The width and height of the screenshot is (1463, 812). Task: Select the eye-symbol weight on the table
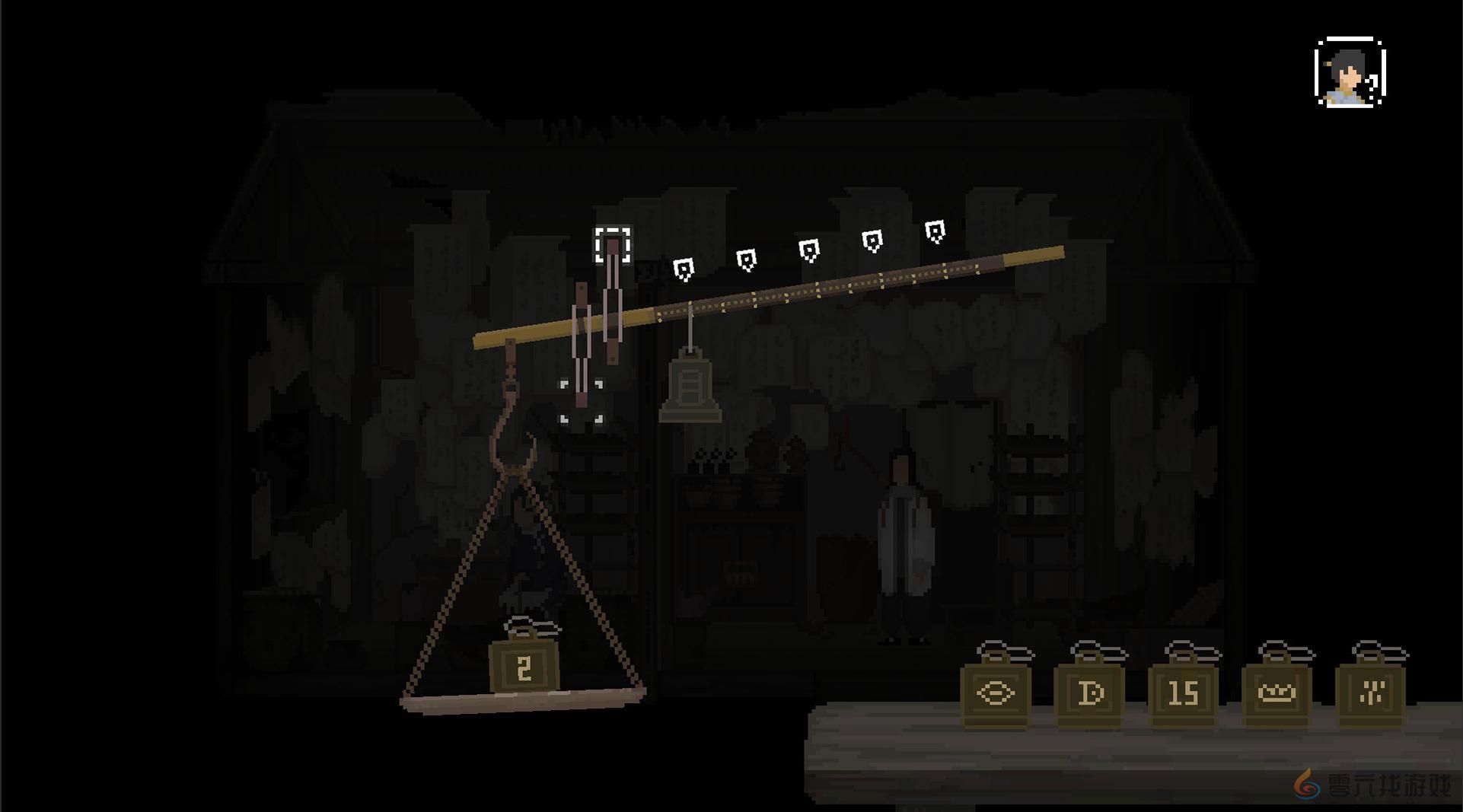pos(997,693)
